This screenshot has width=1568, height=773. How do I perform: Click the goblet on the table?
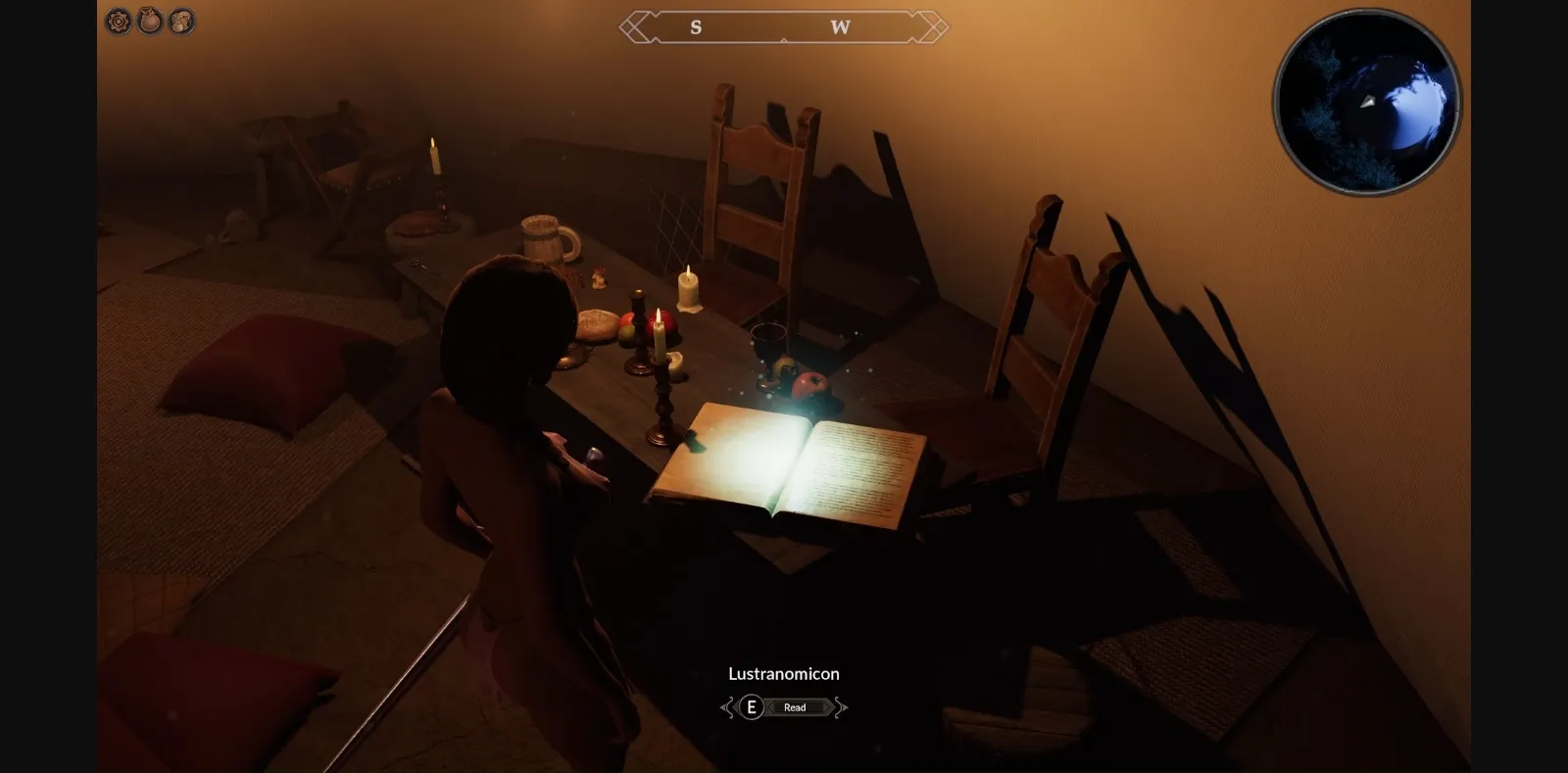[767, 345]
